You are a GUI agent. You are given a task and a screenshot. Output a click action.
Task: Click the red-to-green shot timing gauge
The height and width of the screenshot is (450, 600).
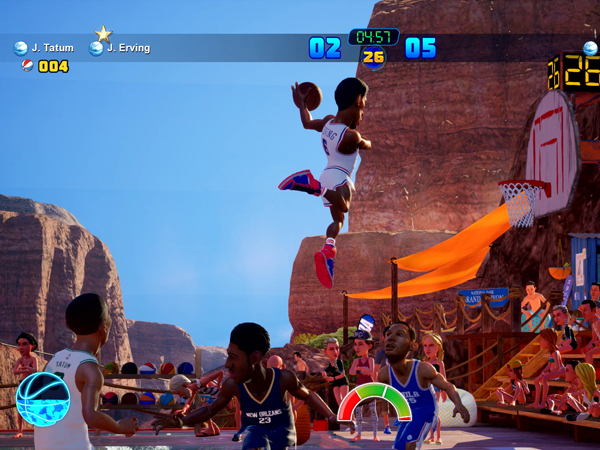374,401
